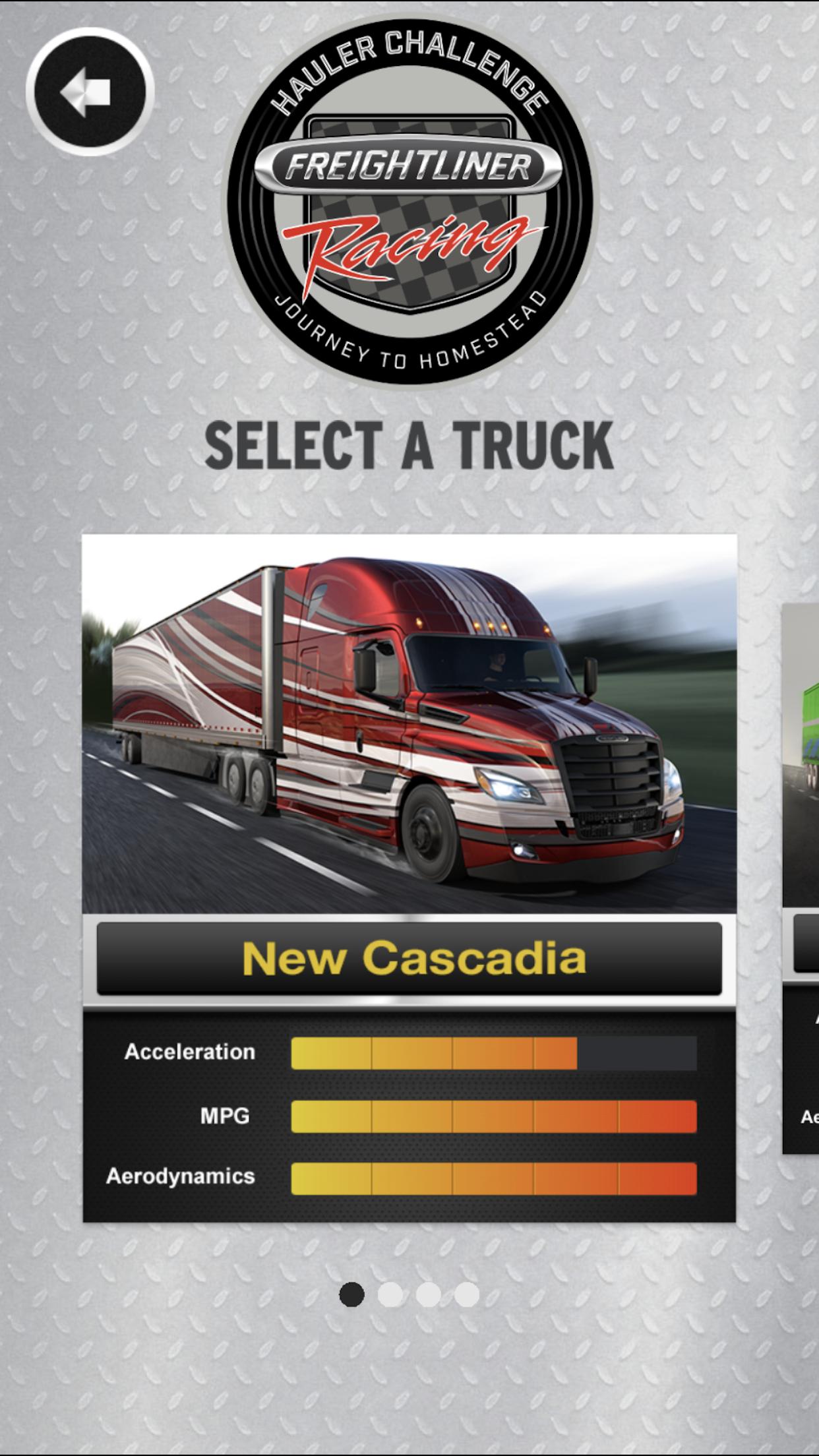
Task: Switch to the third carousel page dot
Action: (x=428, y=1294)
